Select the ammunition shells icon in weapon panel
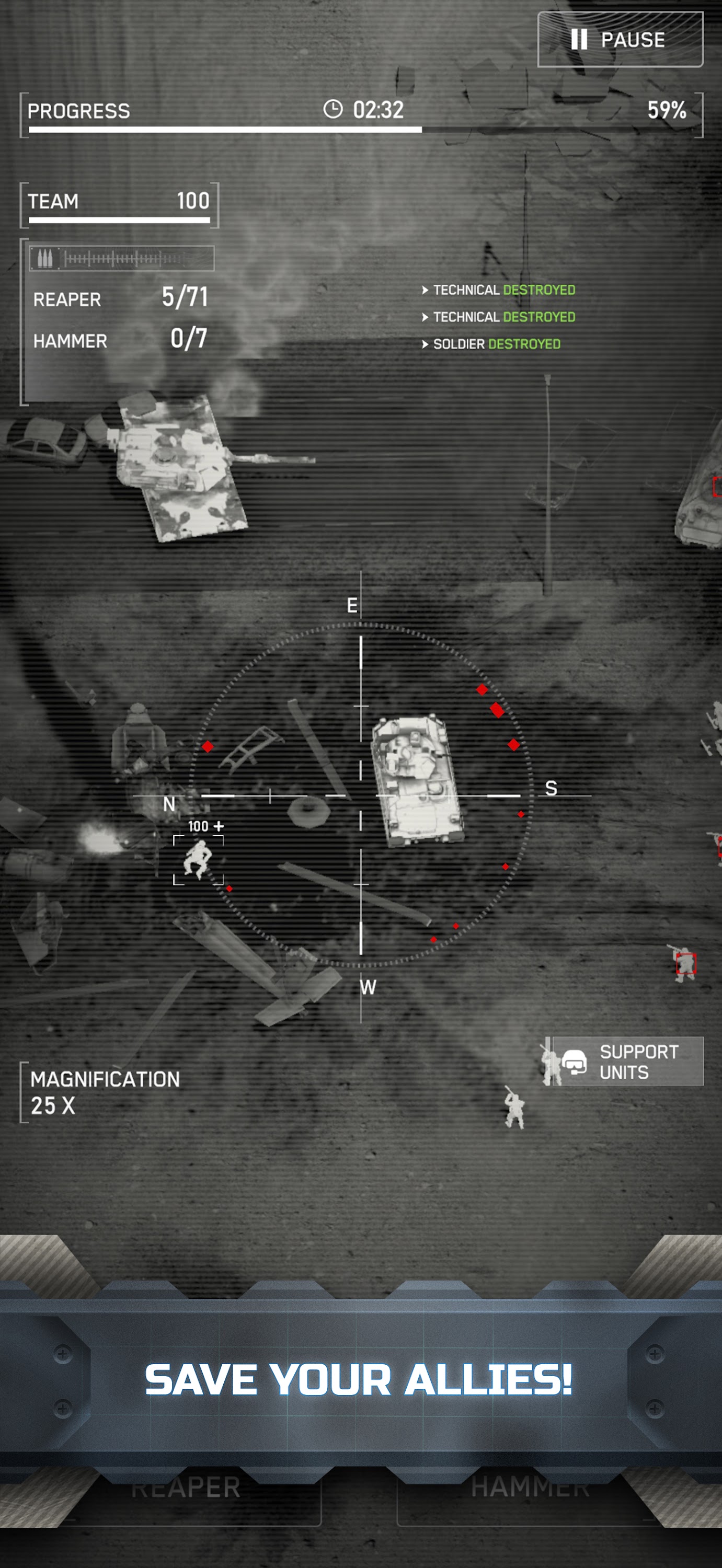Image resolution: width=722 pixels, height=1568 pixels. pos(45,258)
